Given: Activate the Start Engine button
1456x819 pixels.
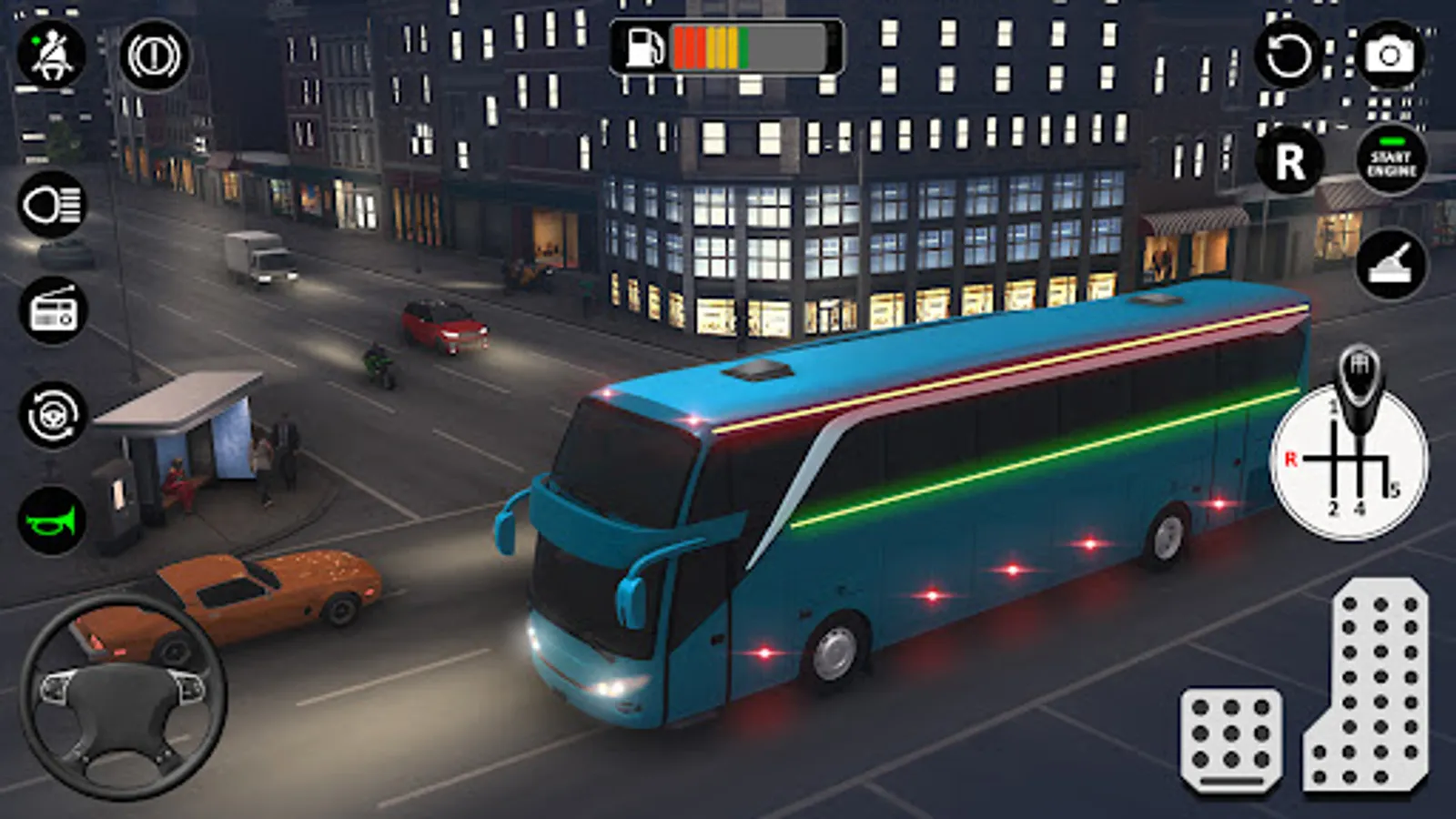Looking at the screenshot, I should [x=1391, y=162].
